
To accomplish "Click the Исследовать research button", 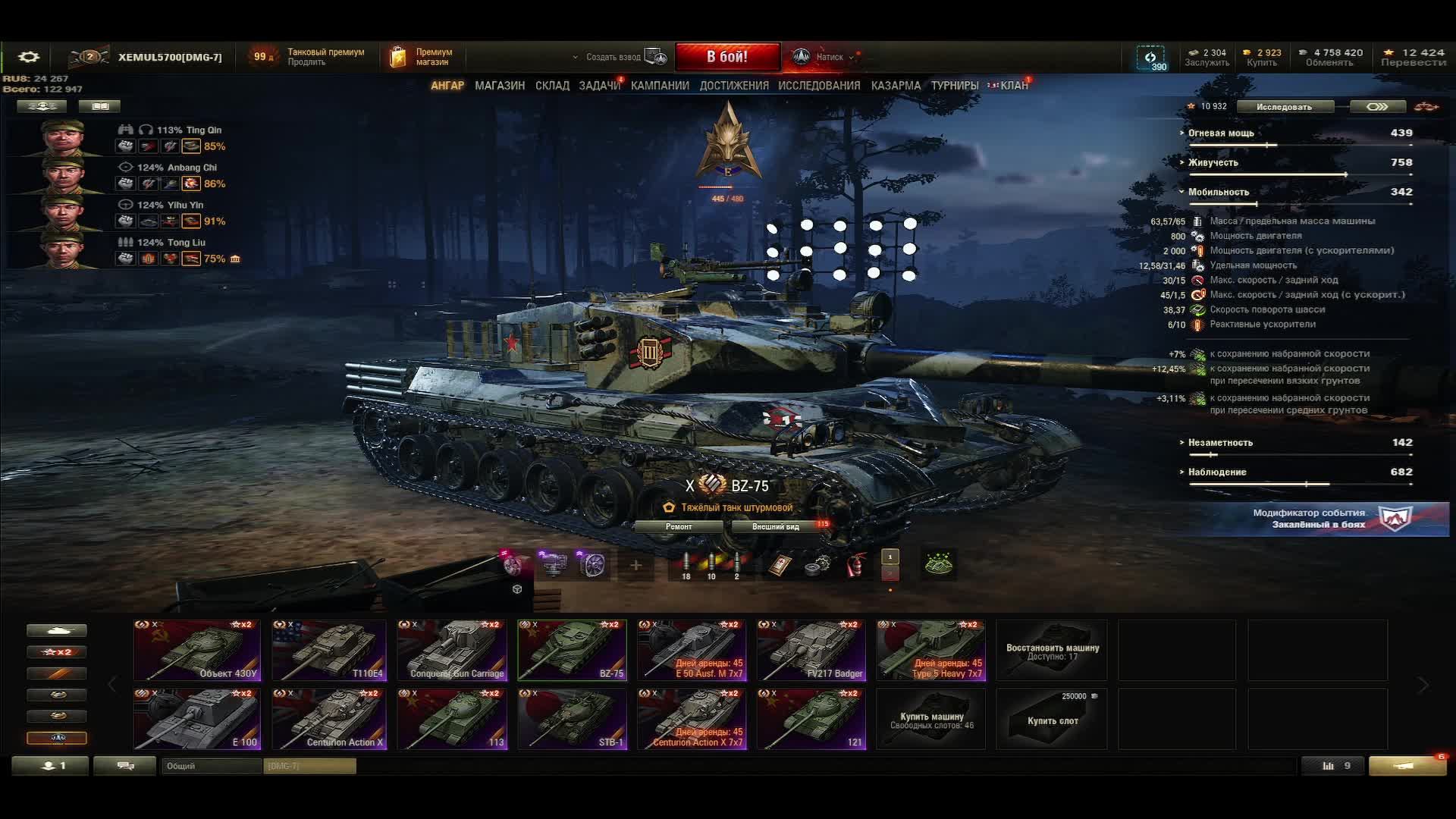I will pos(1284,107).
